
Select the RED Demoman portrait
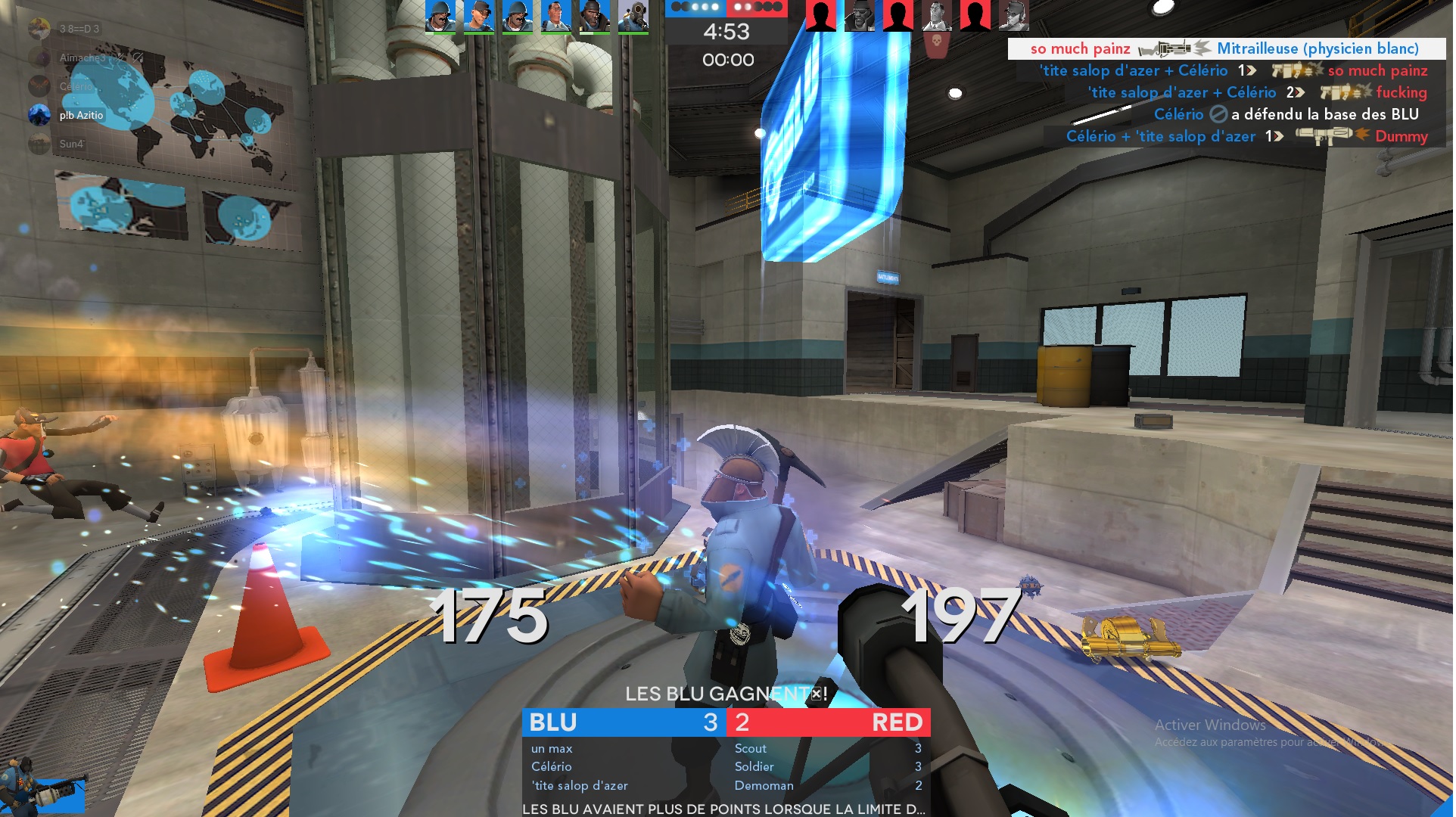[x=860, y=17]
